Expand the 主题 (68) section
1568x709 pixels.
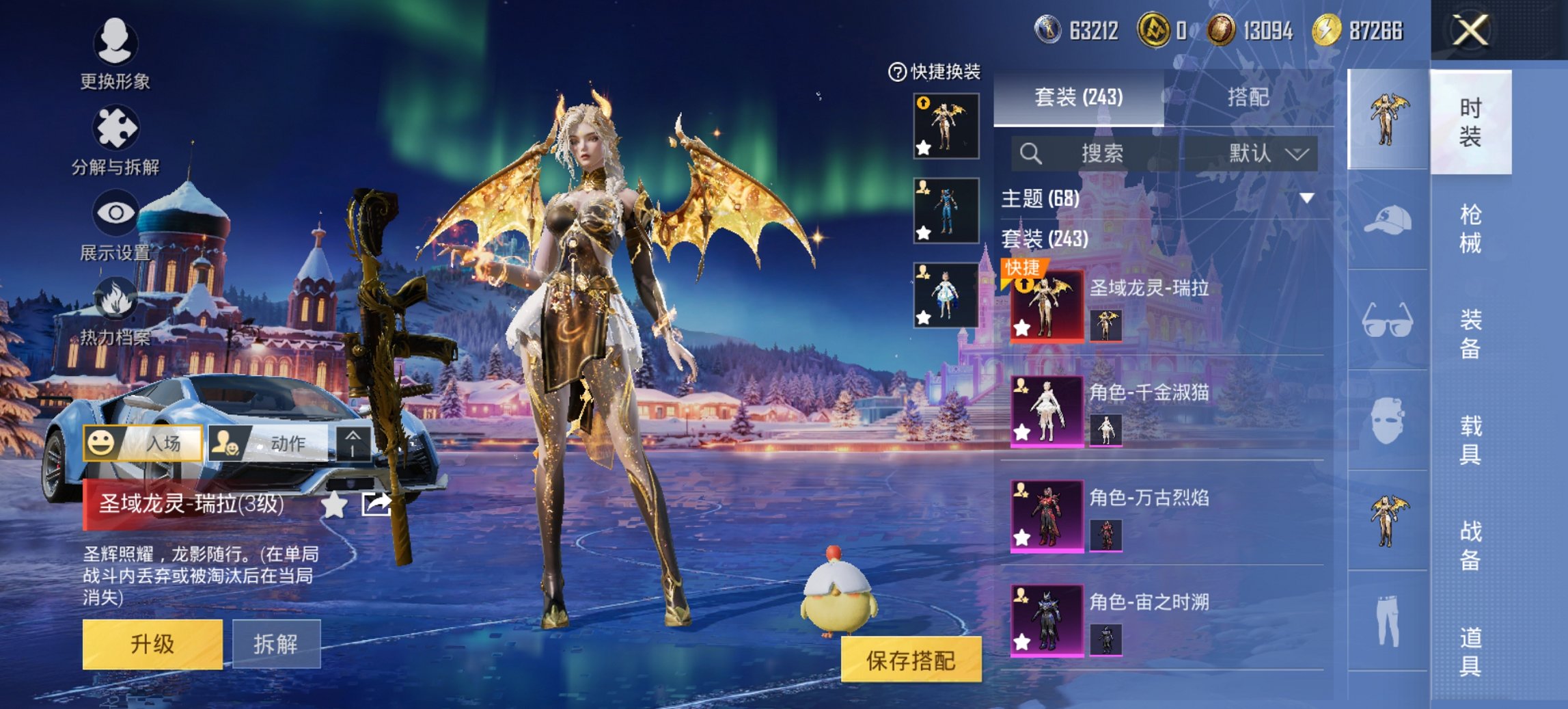(1306, 198)
